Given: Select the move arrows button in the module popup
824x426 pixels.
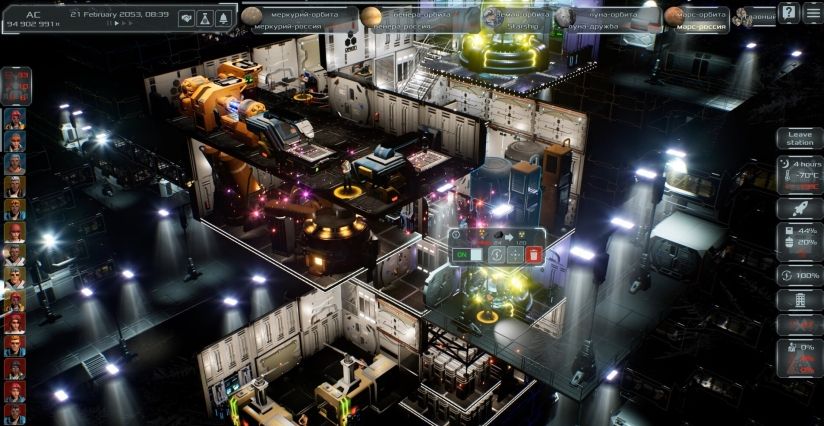Looking at the screenshot, I should (x=515, y=255).
